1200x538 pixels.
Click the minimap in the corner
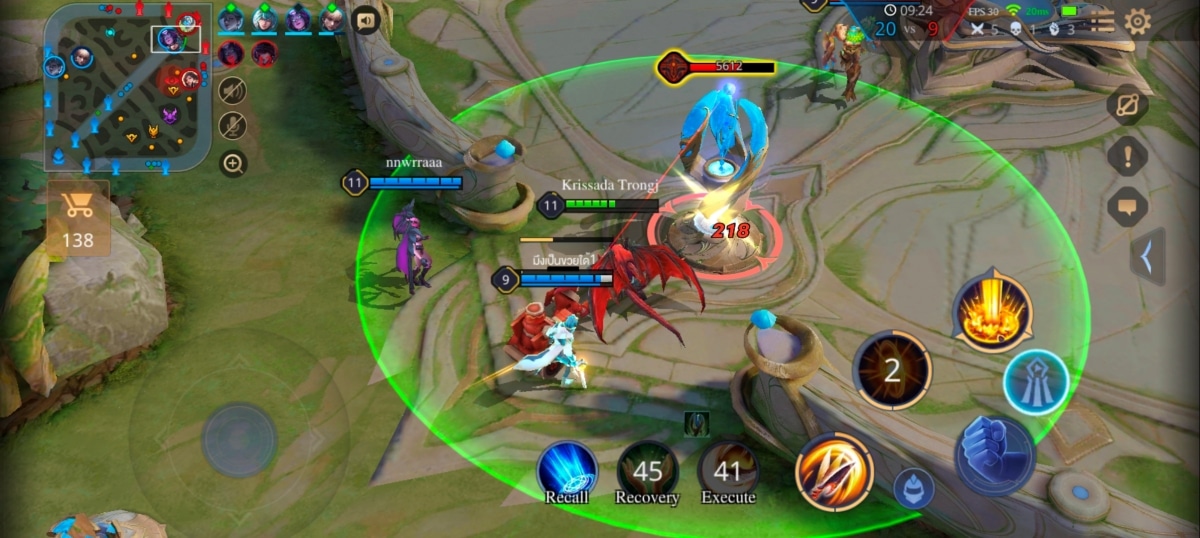coord(127,88)
